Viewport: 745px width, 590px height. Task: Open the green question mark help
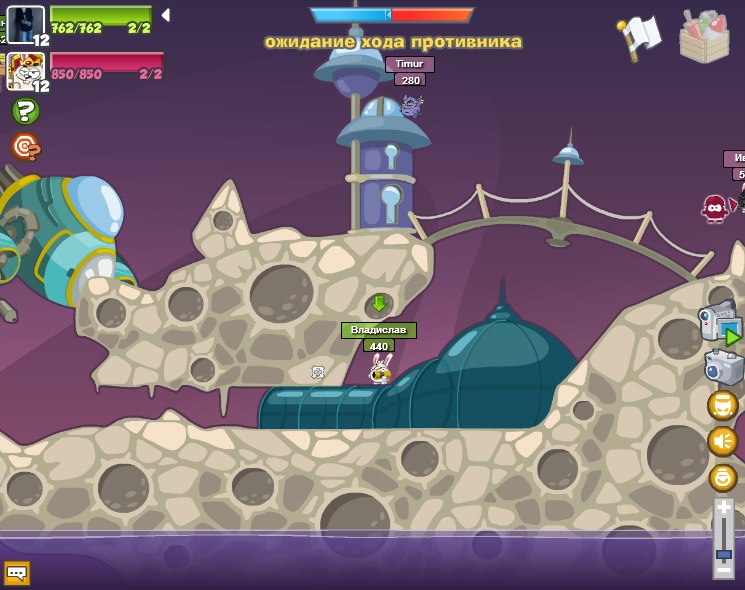click(25, 111)
